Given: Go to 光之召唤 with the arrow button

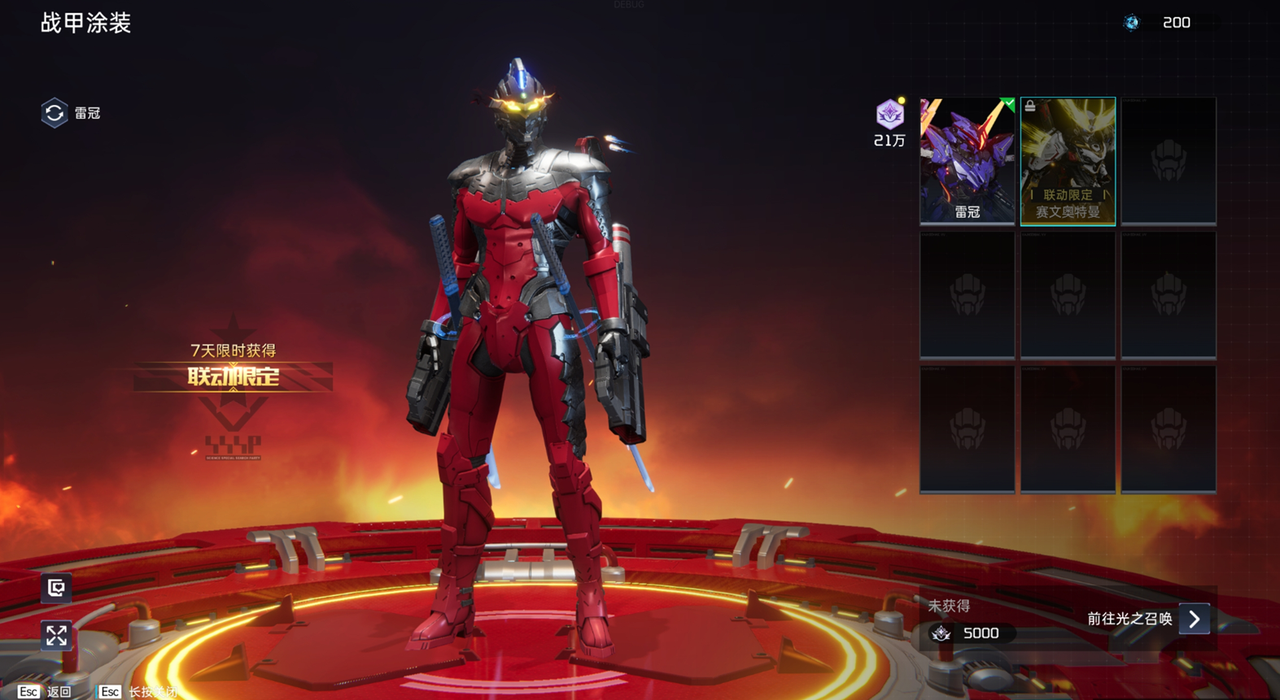Looking at the screenshot, I should pyautogui.click(x=1194, y=619).
